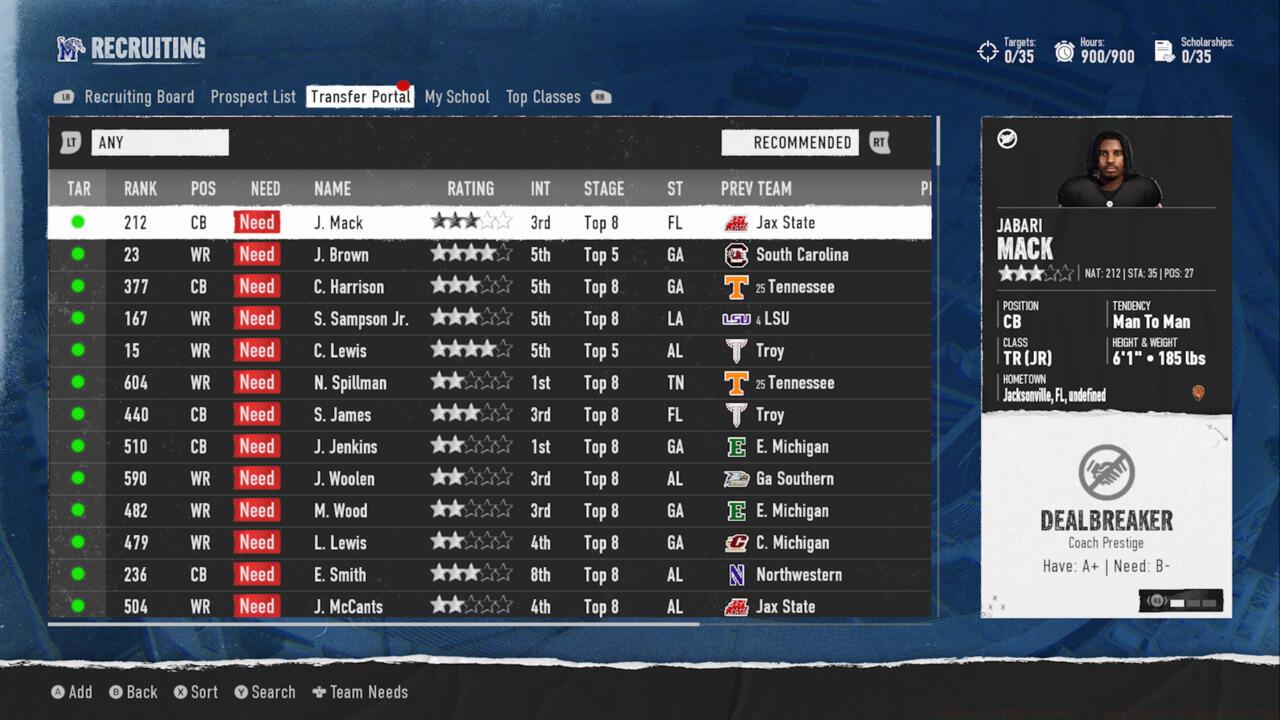The width and height of the screenshot is (1280, 720).
Task: Open the RECOMMENDED sort dropdown
Action: 790,142
